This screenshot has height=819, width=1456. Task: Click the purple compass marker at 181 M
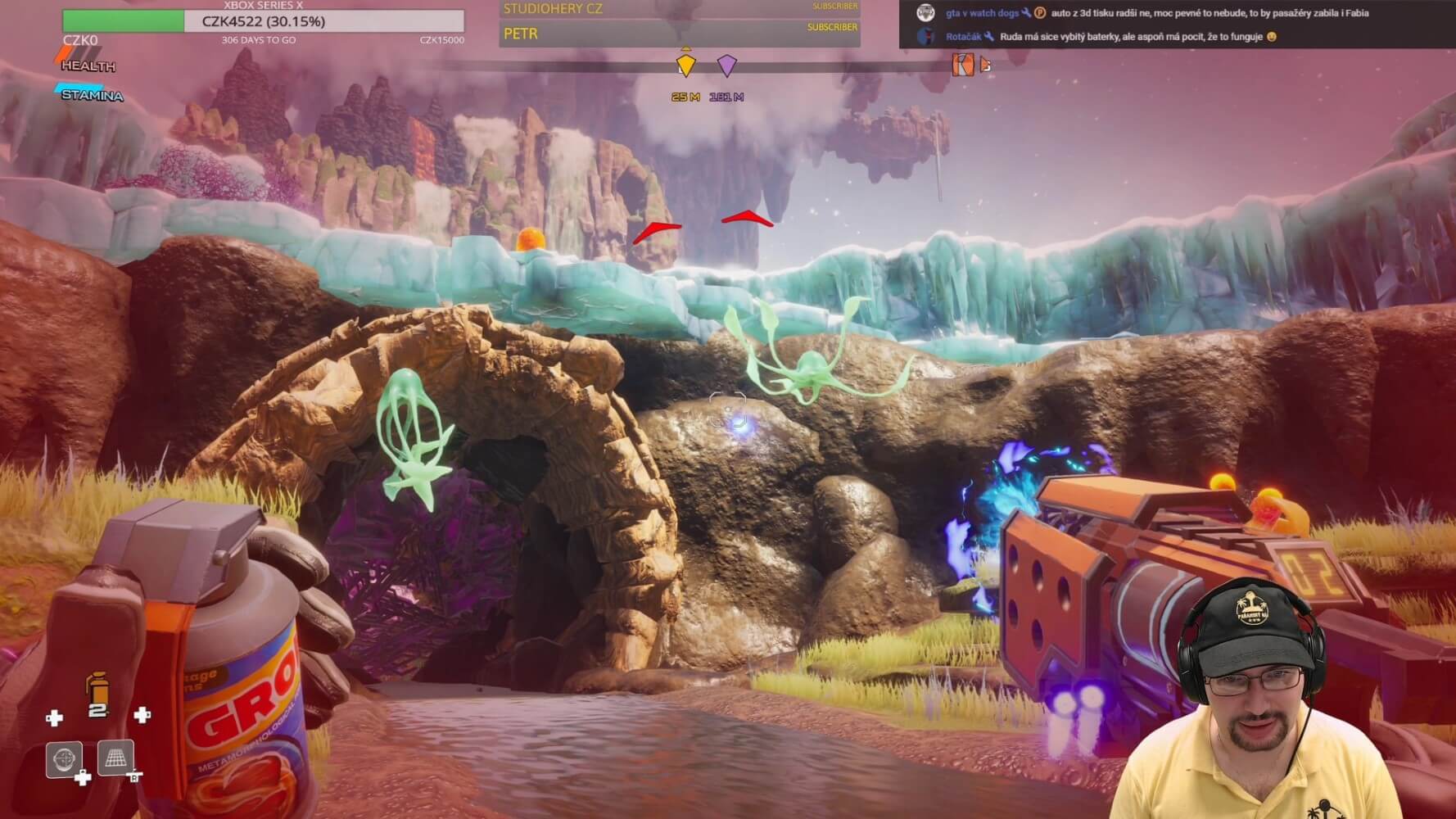click(x=726, y=66)
